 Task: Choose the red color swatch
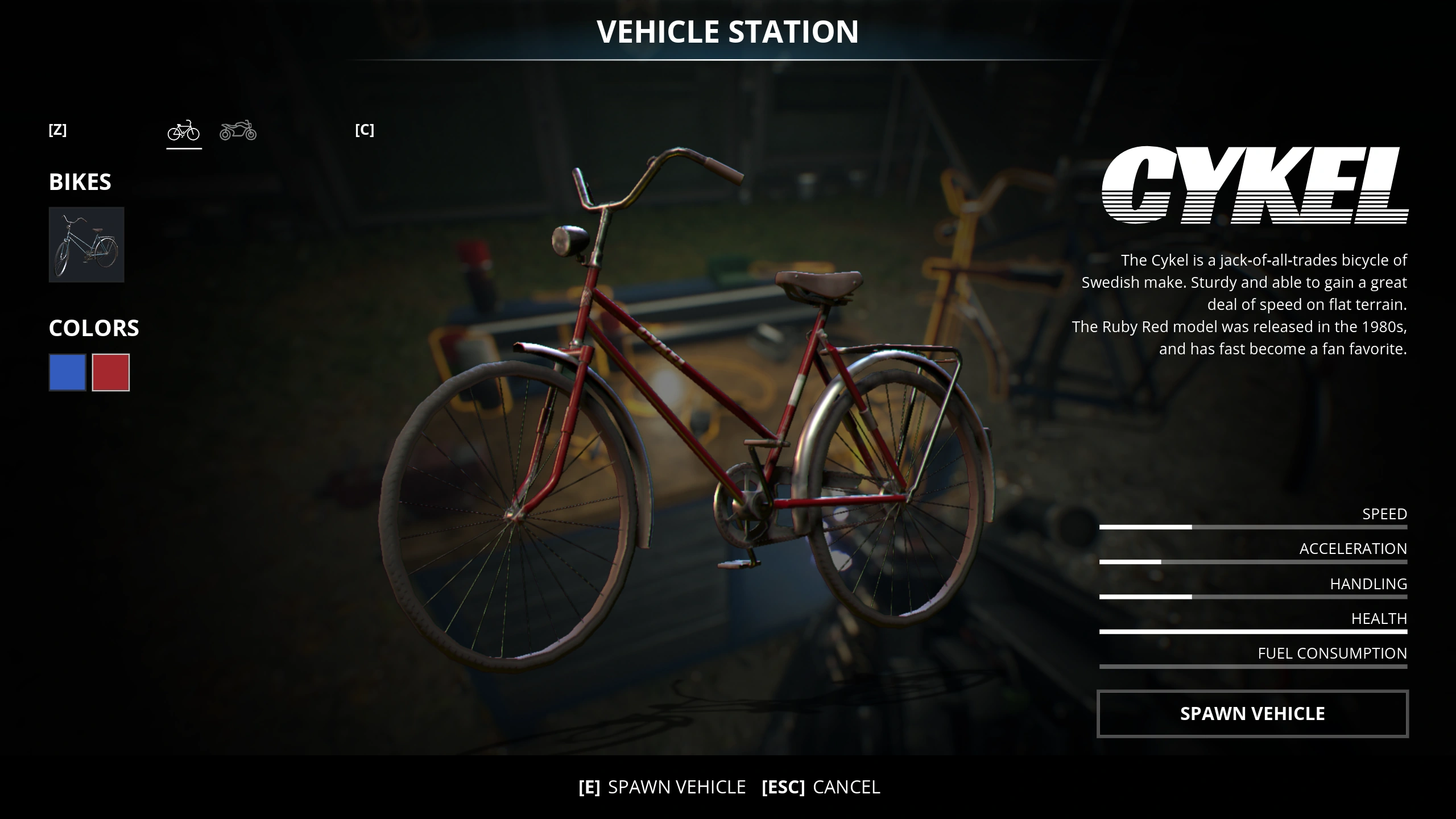point(111,373)
